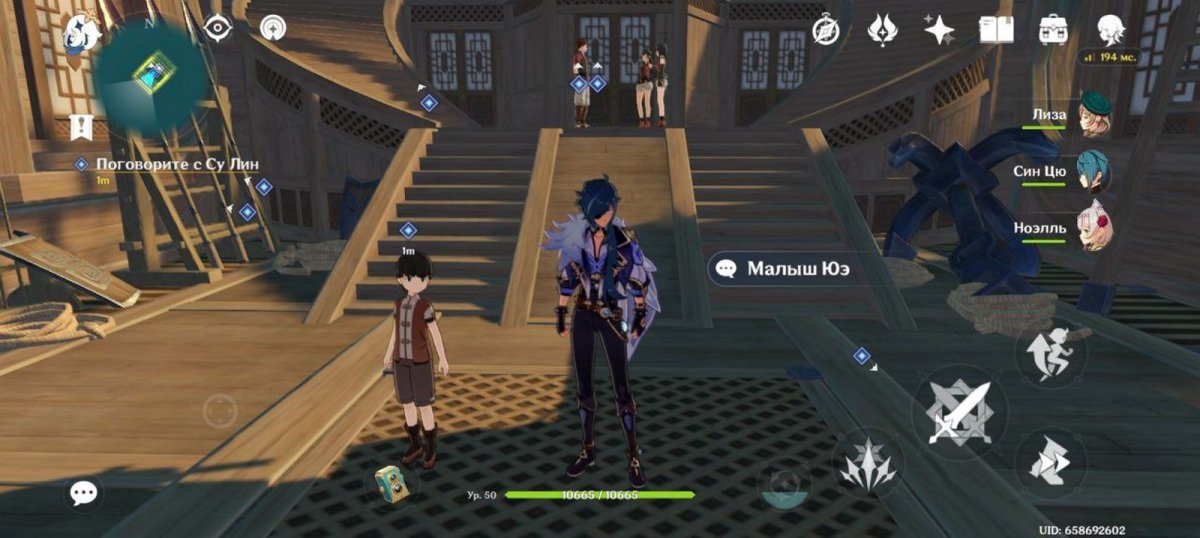The width and height of the screenshot is (1200, 538).
Task: Open the character screen icon
Action: (1110, 29)
